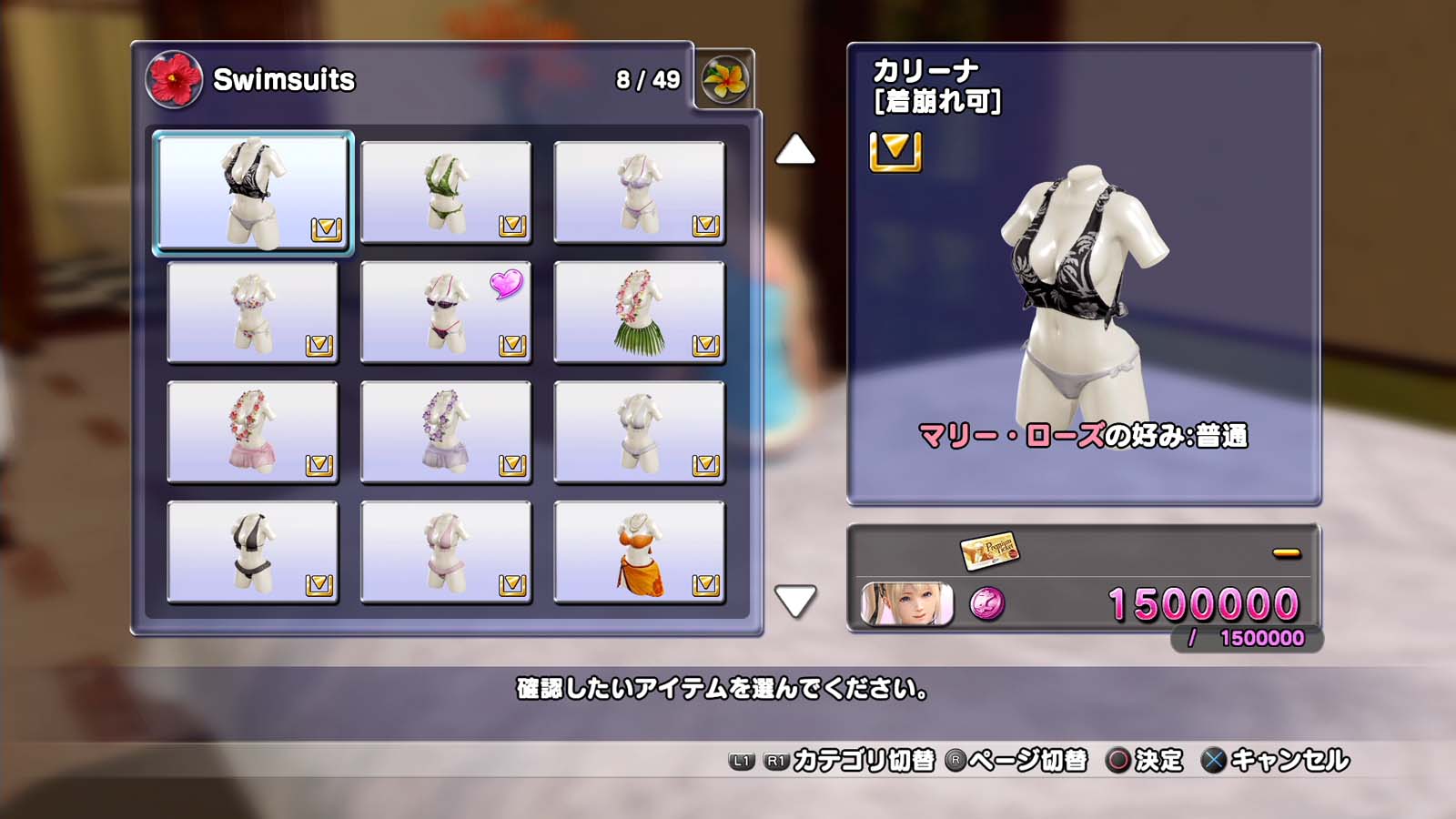Select the black bikini swimsuit tile
The image size is (1456, 819).
click(253, 552)
